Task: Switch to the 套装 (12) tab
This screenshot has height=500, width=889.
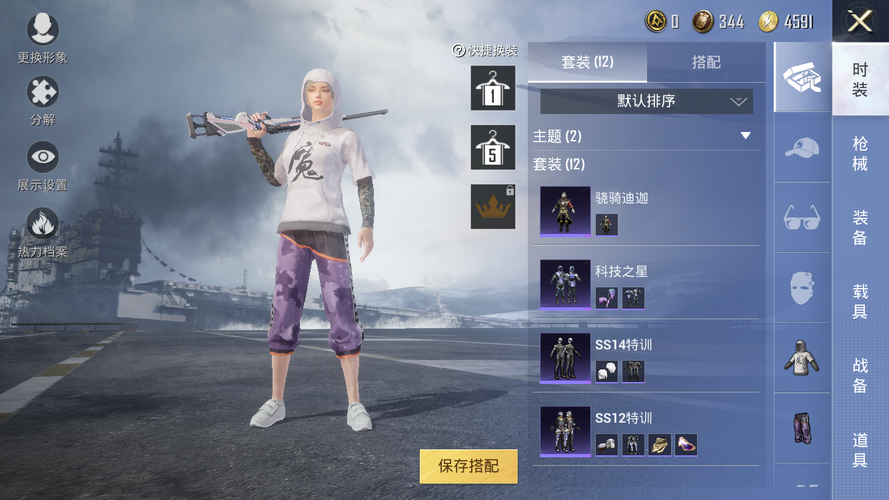Action: 587,62
